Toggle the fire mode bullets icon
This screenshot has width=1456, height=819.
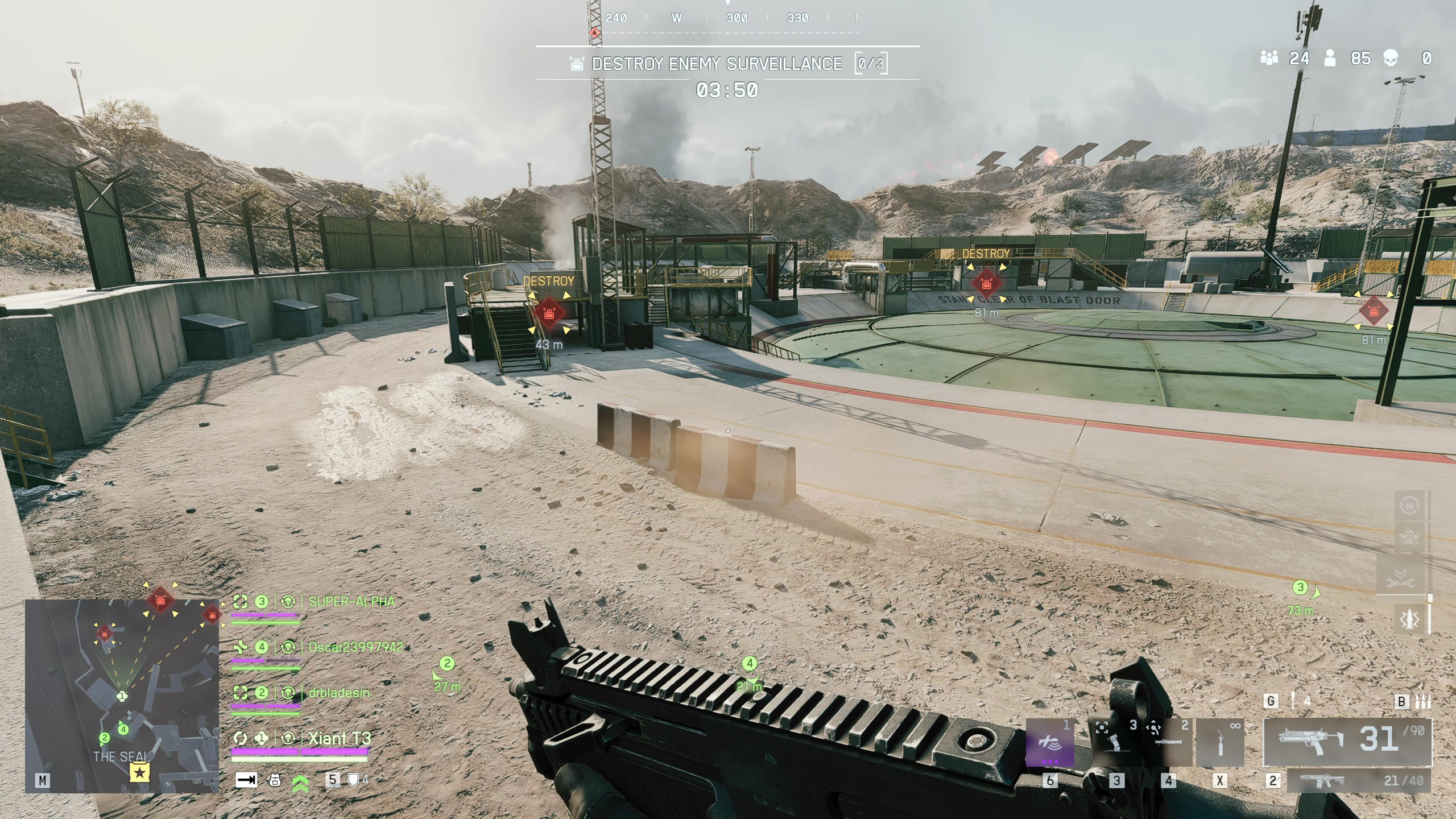pos(1422,701)
